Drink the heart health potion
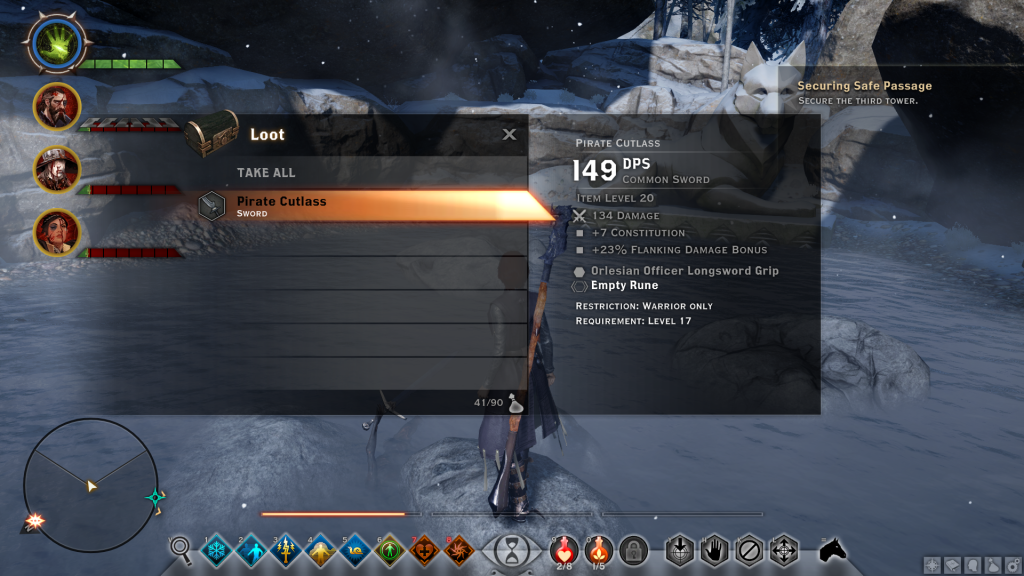Screen dimensions: 1024x576 click(x=564, y=549)
